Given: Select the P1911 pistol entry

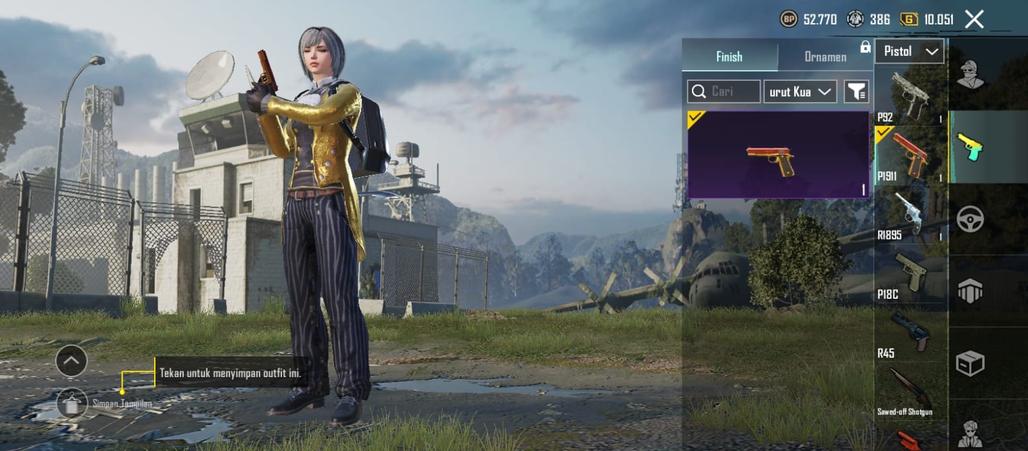Looking at the screenshot, I should coord(909,155).
